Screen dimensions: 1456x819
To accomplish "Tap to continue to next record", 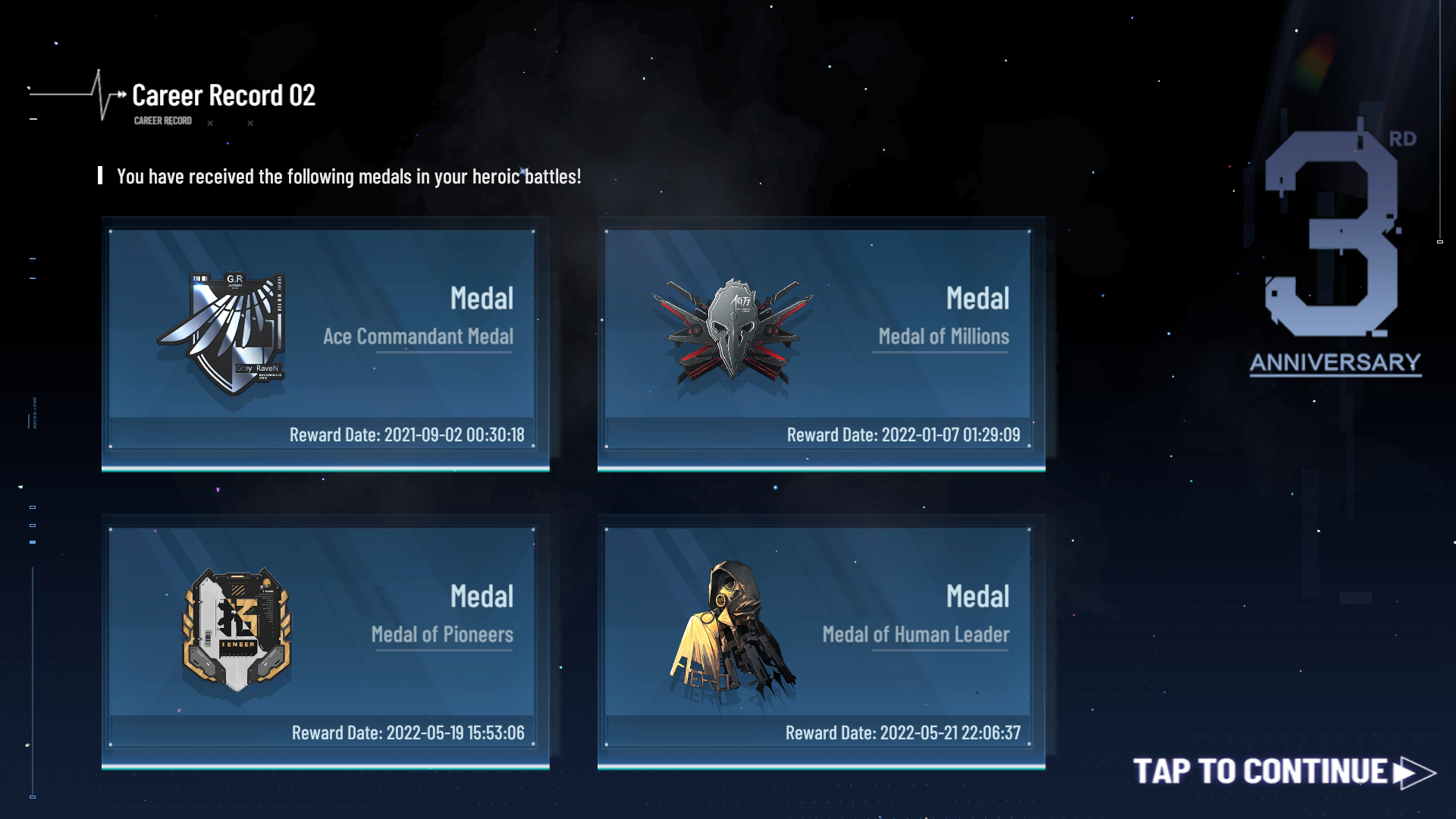I will tap(1283, 772).
